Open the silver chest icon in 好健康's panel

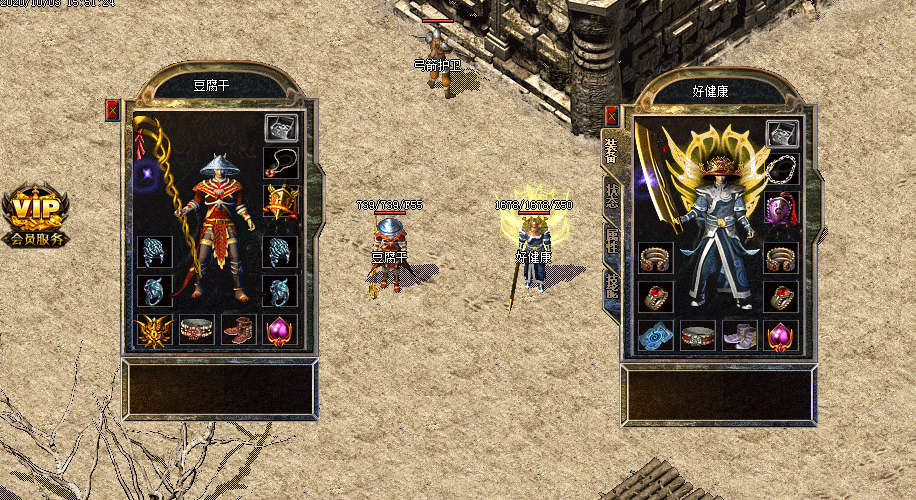781,133
